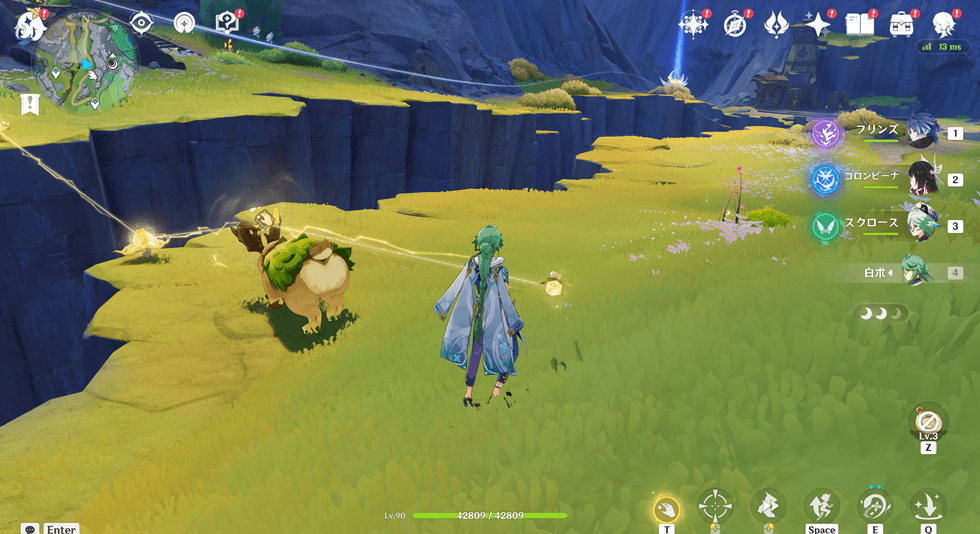980x534 pixels.
Task: Use the crosshair aim button
Action: pos(715,506)
